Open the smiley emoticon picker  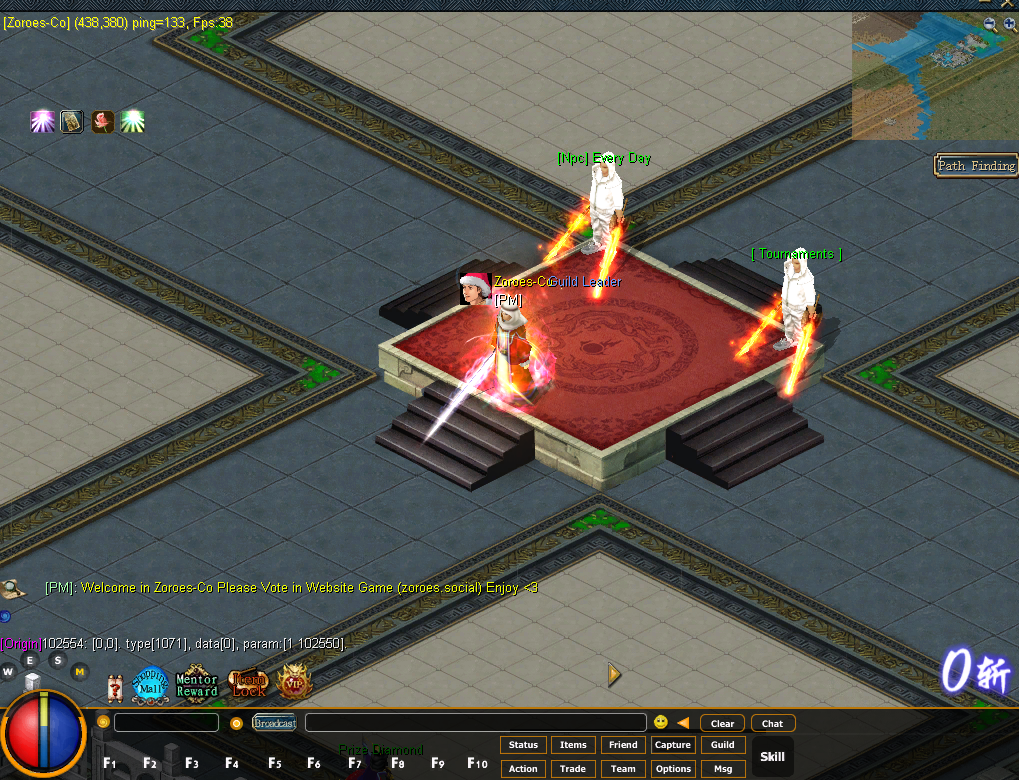(x=661, y=722)
